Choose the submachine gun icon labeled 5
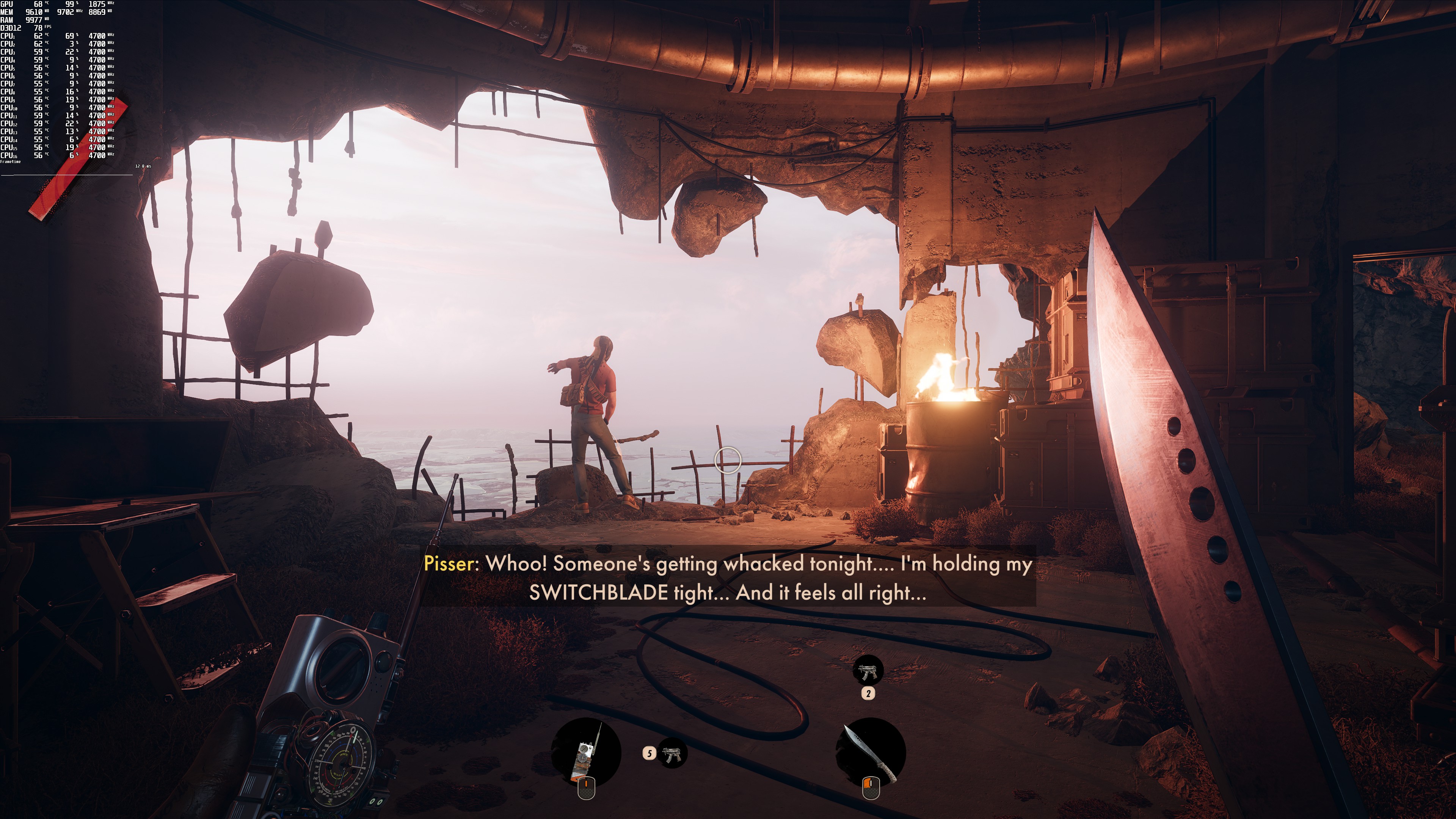Viewport: 1456px width, 819px height. click(x=672, y=753)
